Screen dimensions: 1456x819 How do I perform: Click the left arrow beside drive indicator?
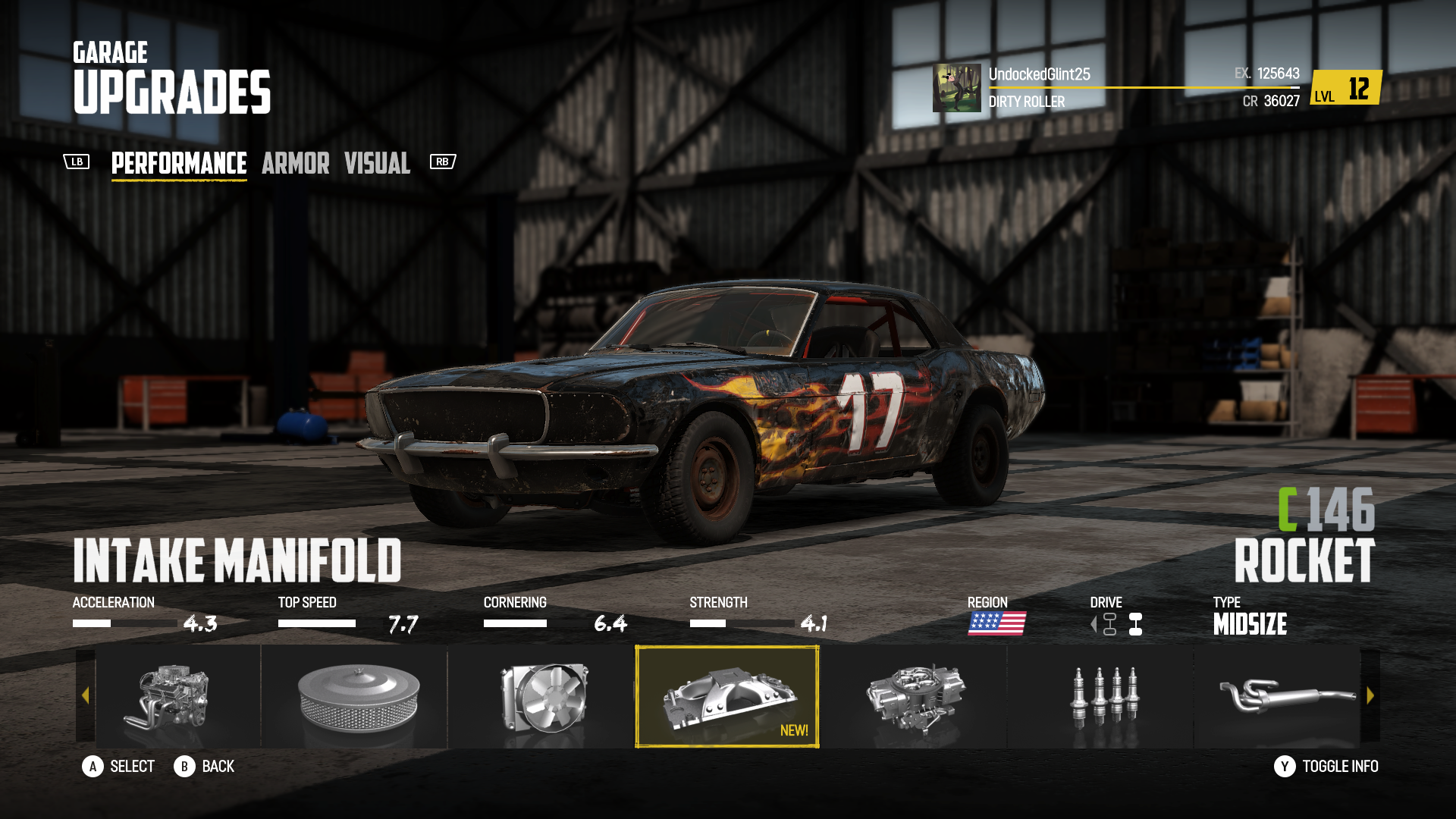1092,625
